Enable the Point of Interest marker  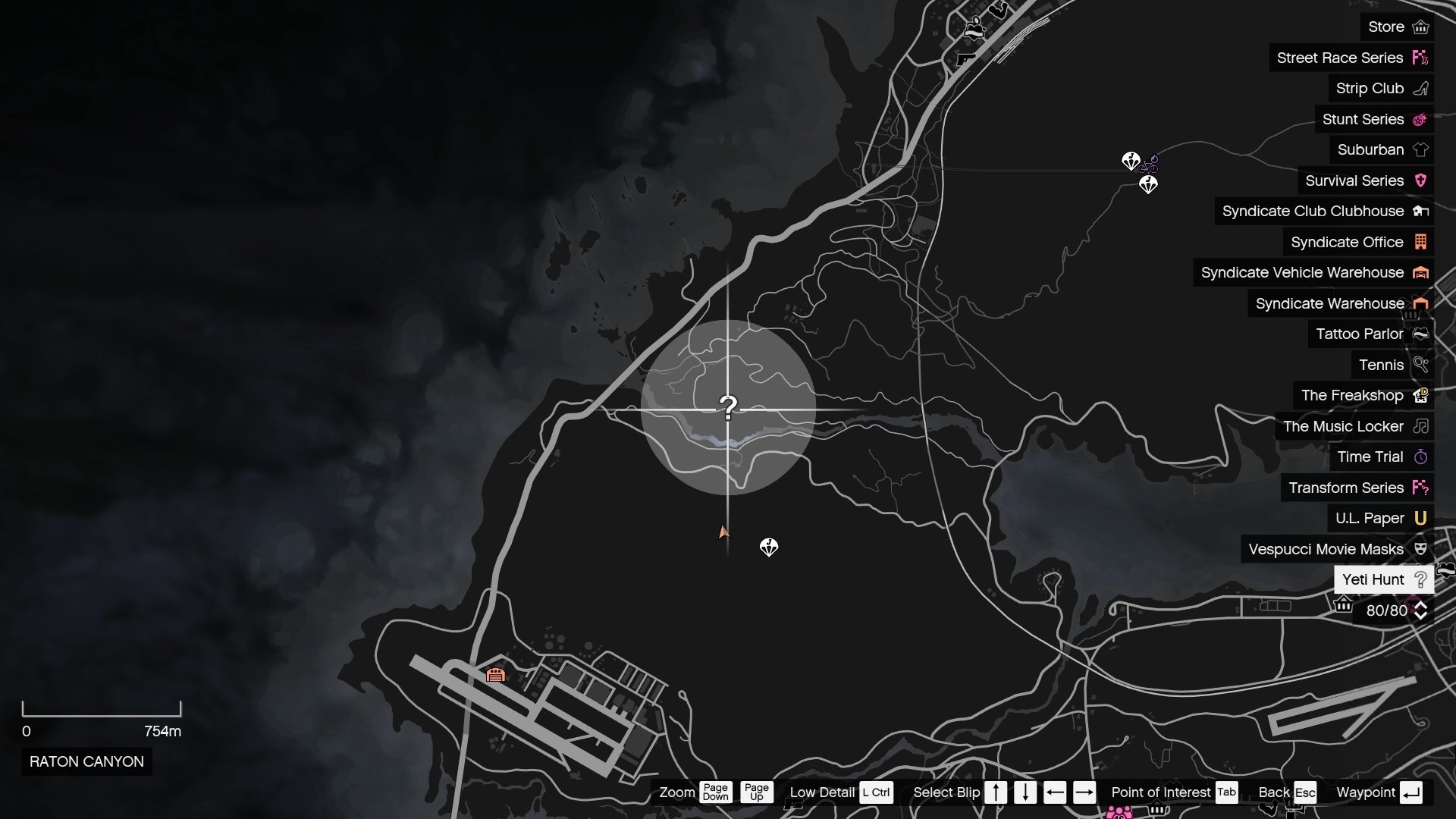click(x=1226, y=792)
